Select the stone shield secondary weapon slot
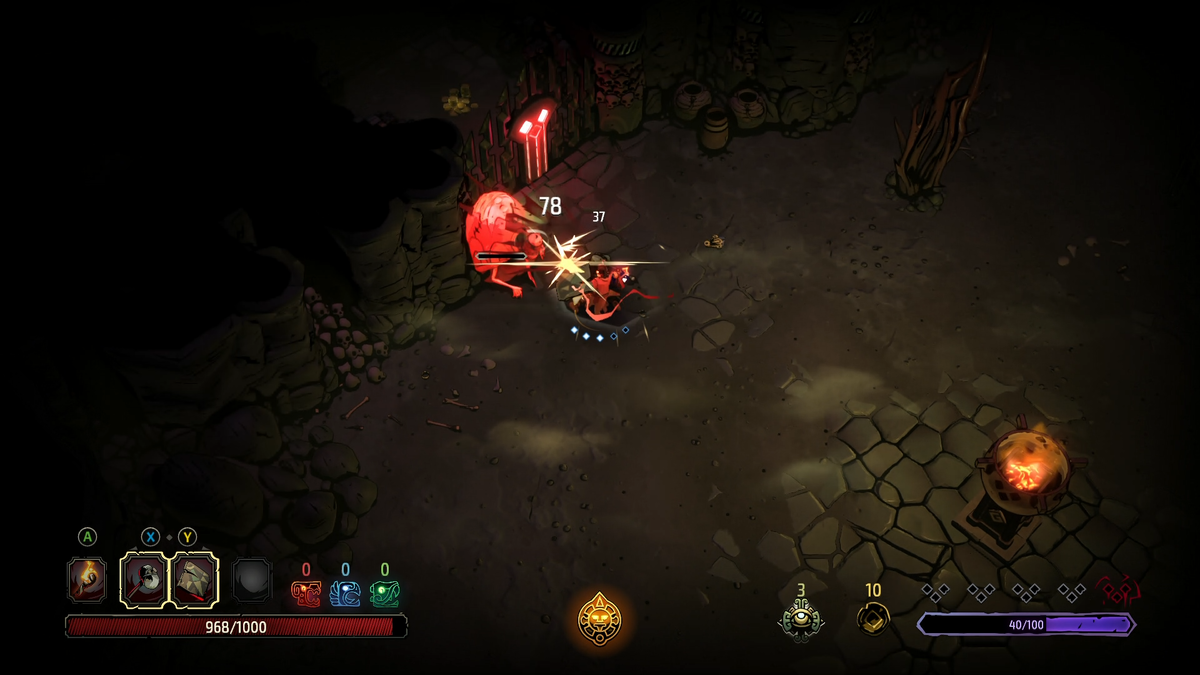 tap(194, 580)
